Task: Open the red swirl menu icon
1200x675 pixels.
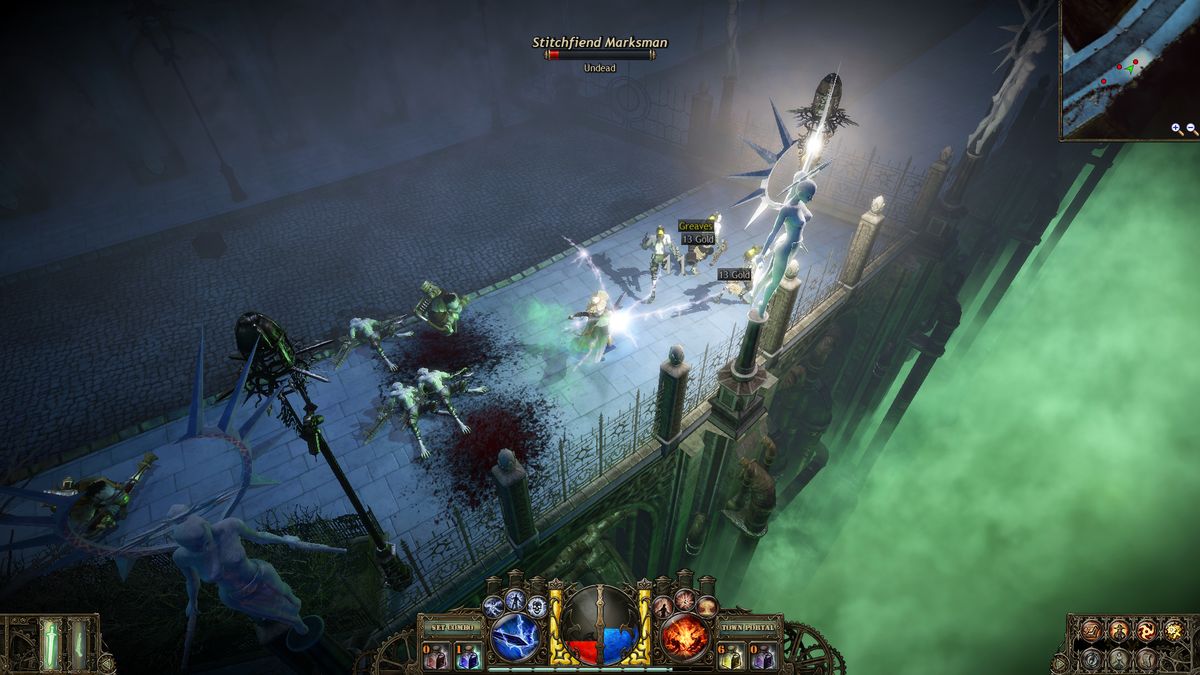Action: coord(1146,630)
